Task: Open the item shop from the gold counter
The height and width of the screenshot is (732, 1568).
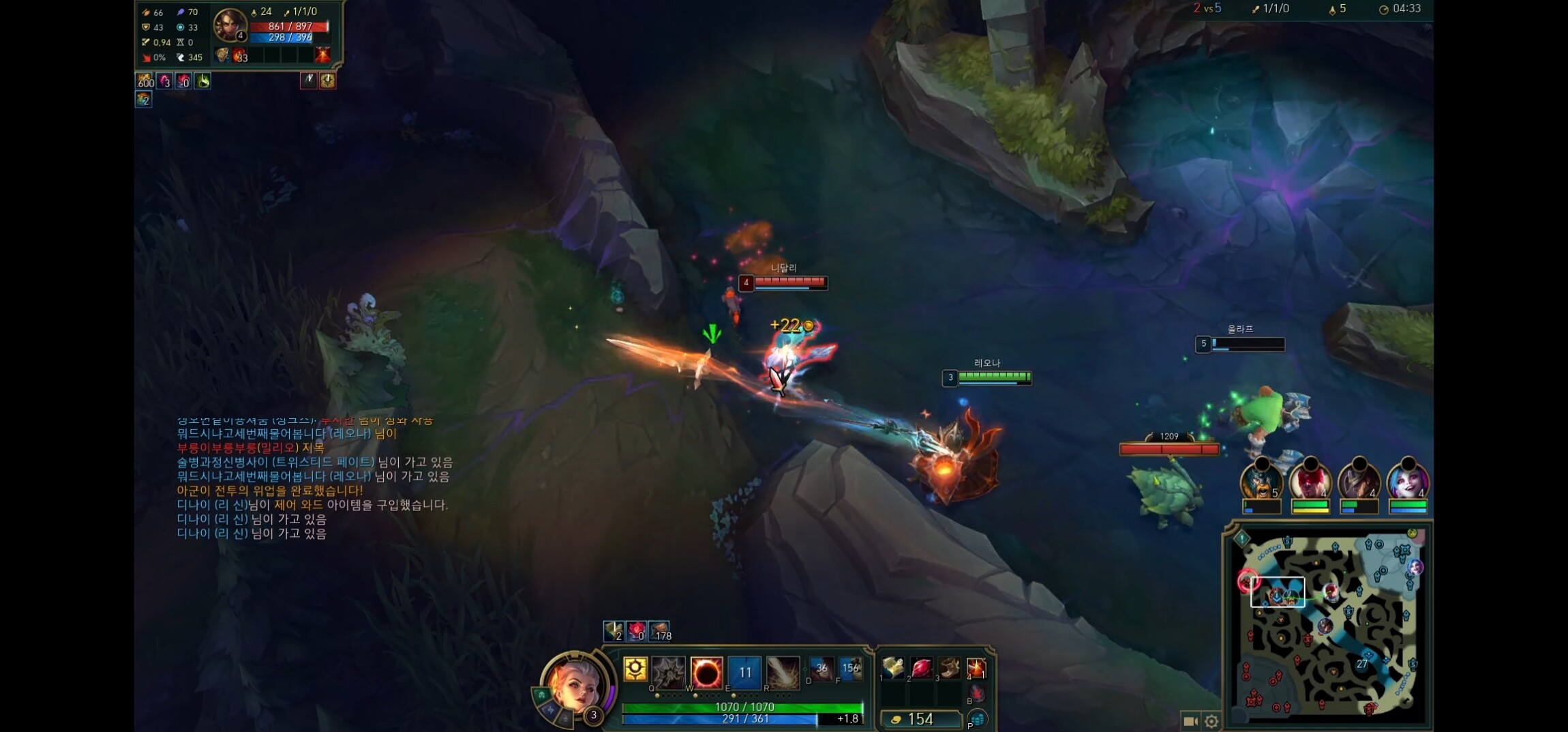Action: [920, 719]
